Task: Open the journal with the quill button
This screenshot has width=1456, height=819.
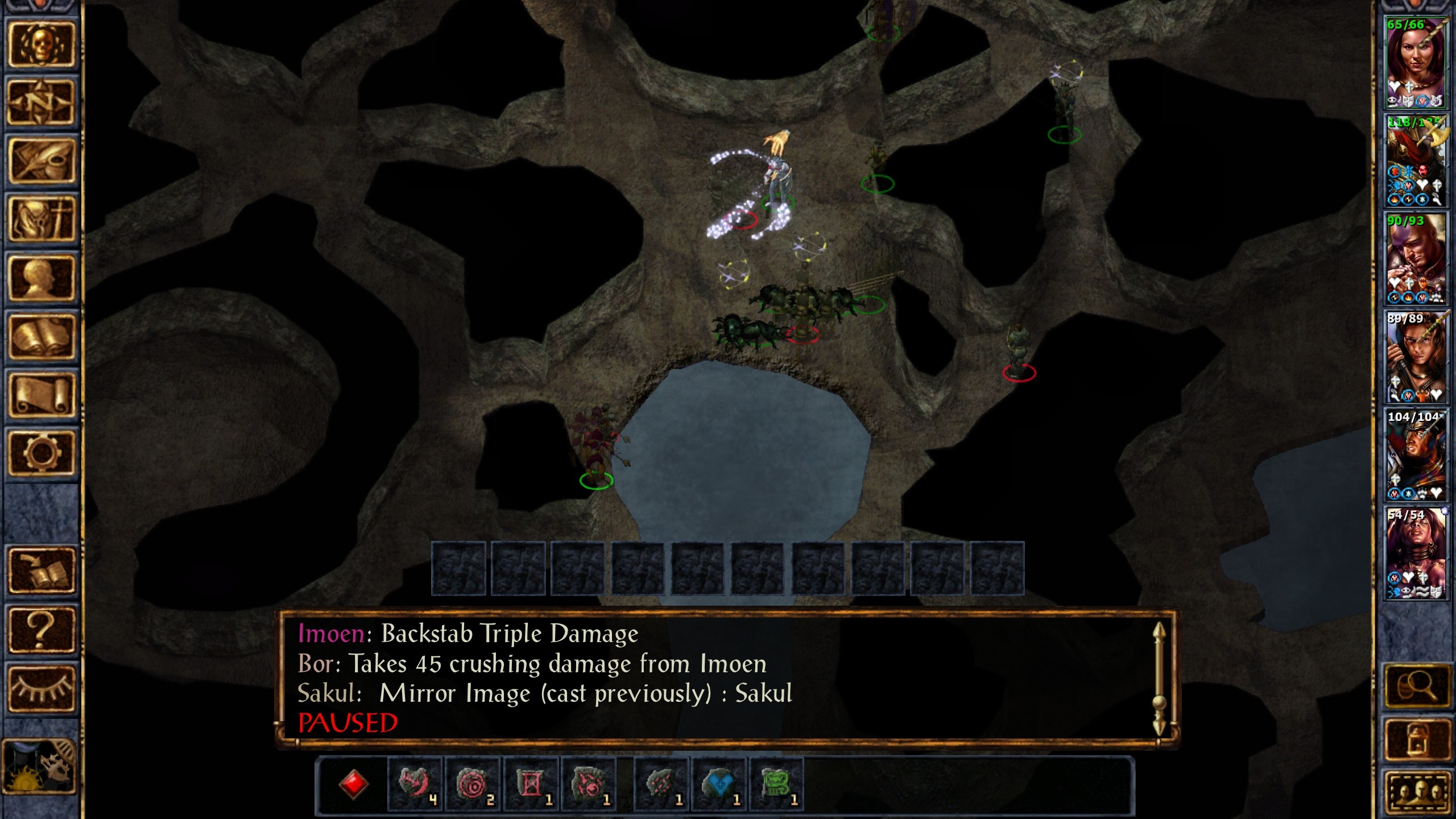Action: click(41, 161)
